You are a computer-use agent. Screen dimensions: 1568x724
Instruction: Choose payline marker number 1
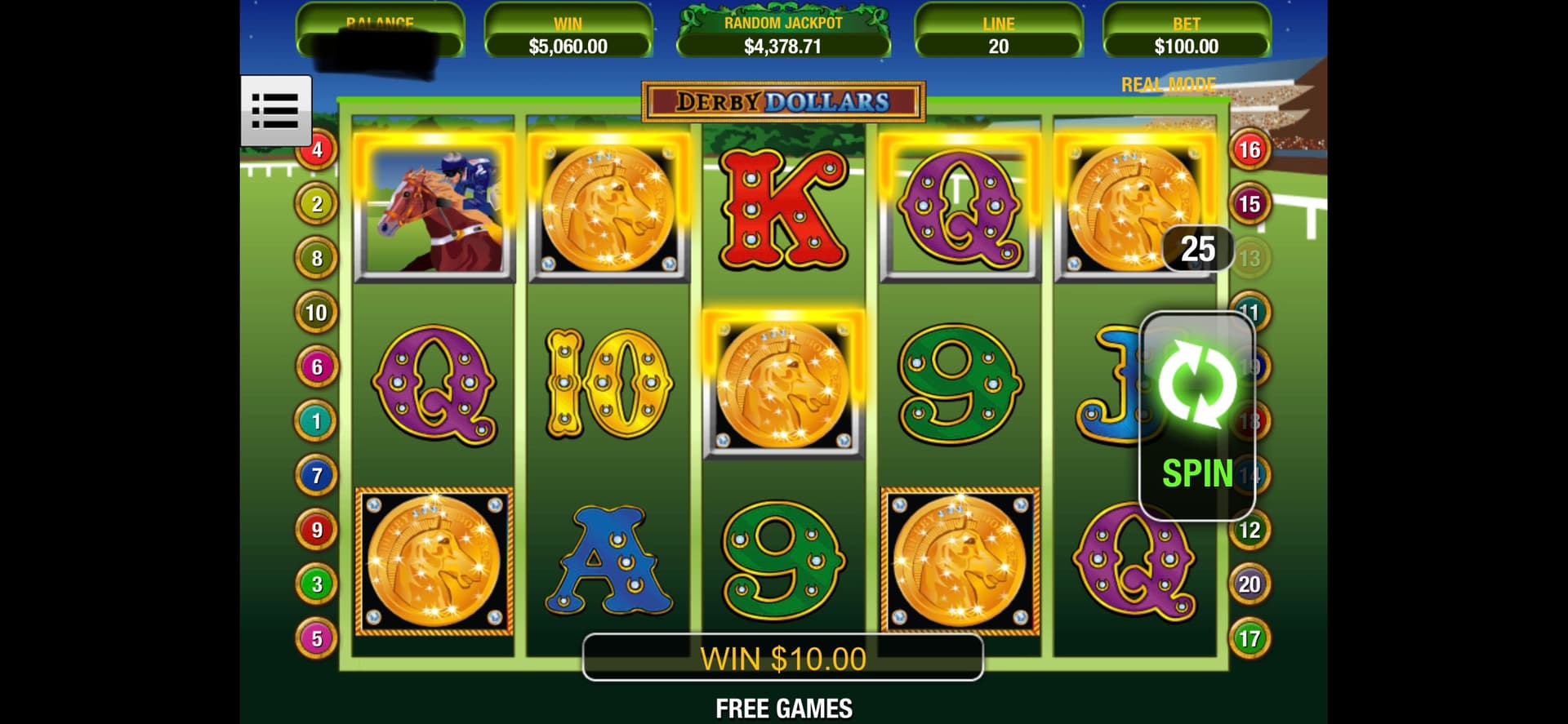[316, 421]
